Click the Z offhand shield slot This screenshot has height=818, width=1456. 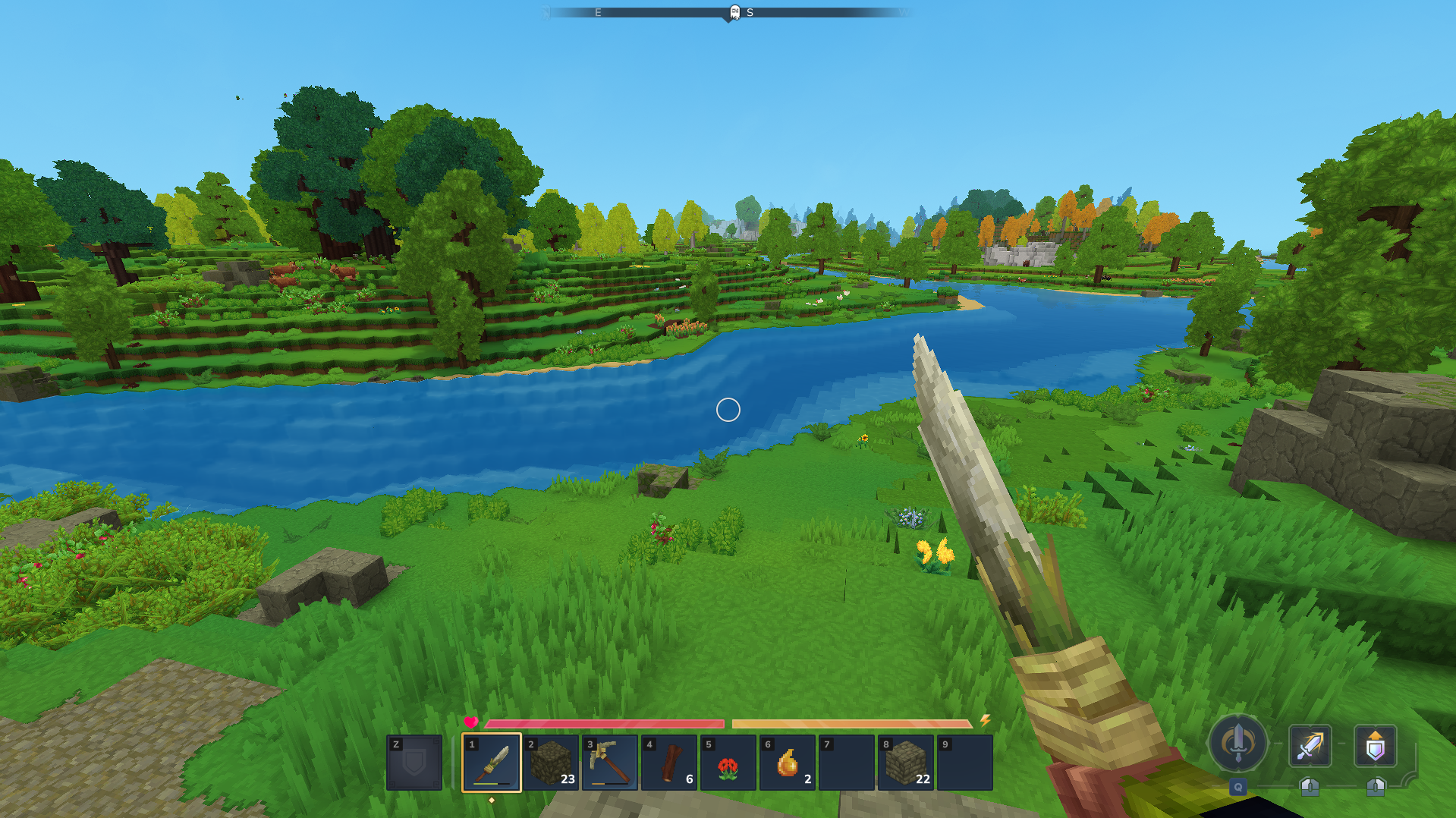[x=414, y=763]
